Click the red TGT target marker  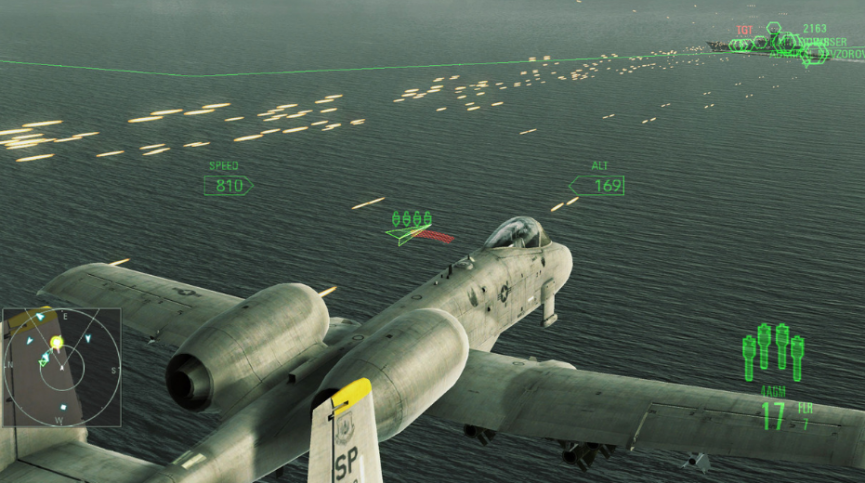click(744, 31)
